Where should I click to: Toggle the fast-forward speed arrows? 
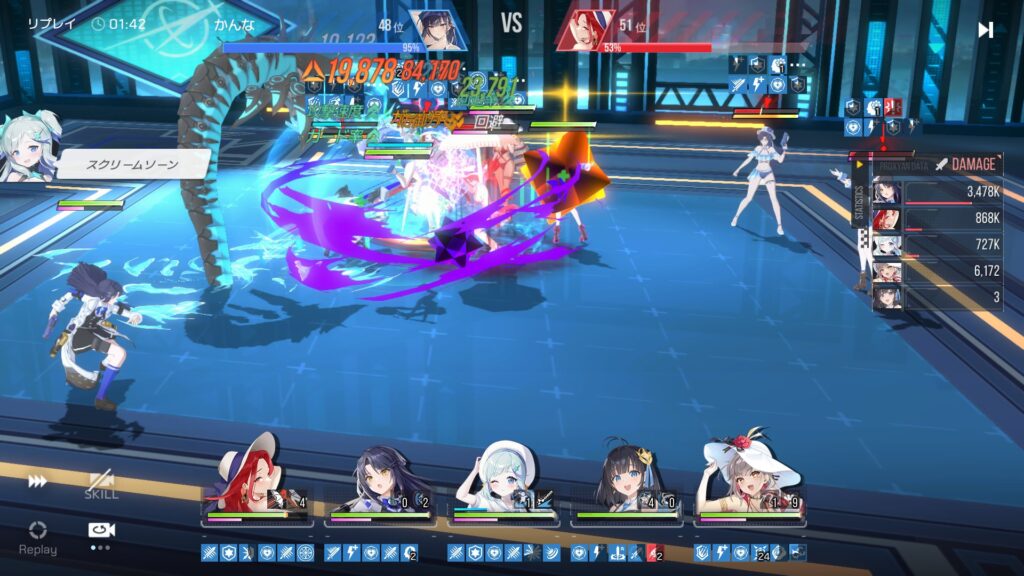click(x=37, y=482)
